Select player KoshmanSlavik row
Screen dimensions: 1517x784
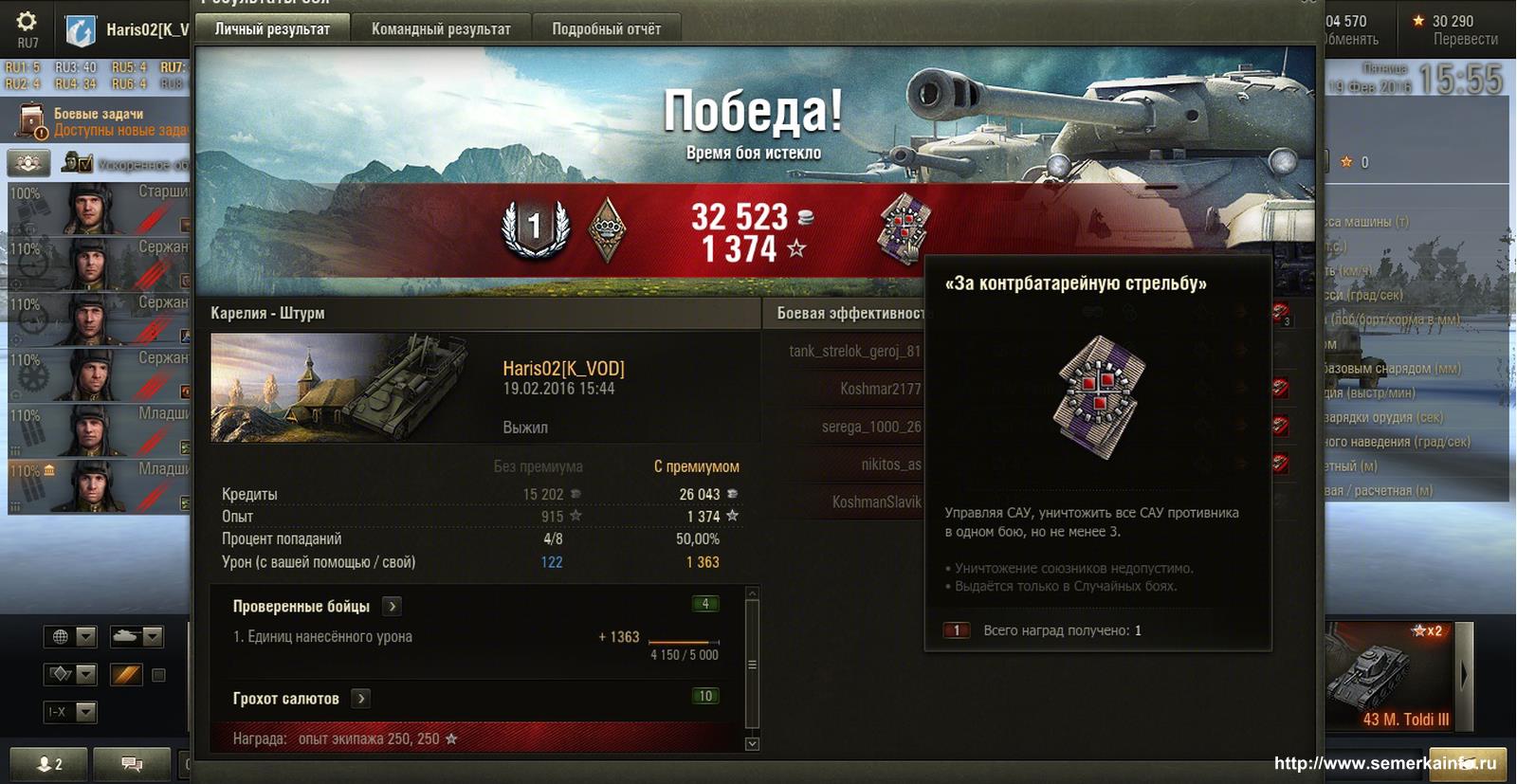tap(876, 501)
